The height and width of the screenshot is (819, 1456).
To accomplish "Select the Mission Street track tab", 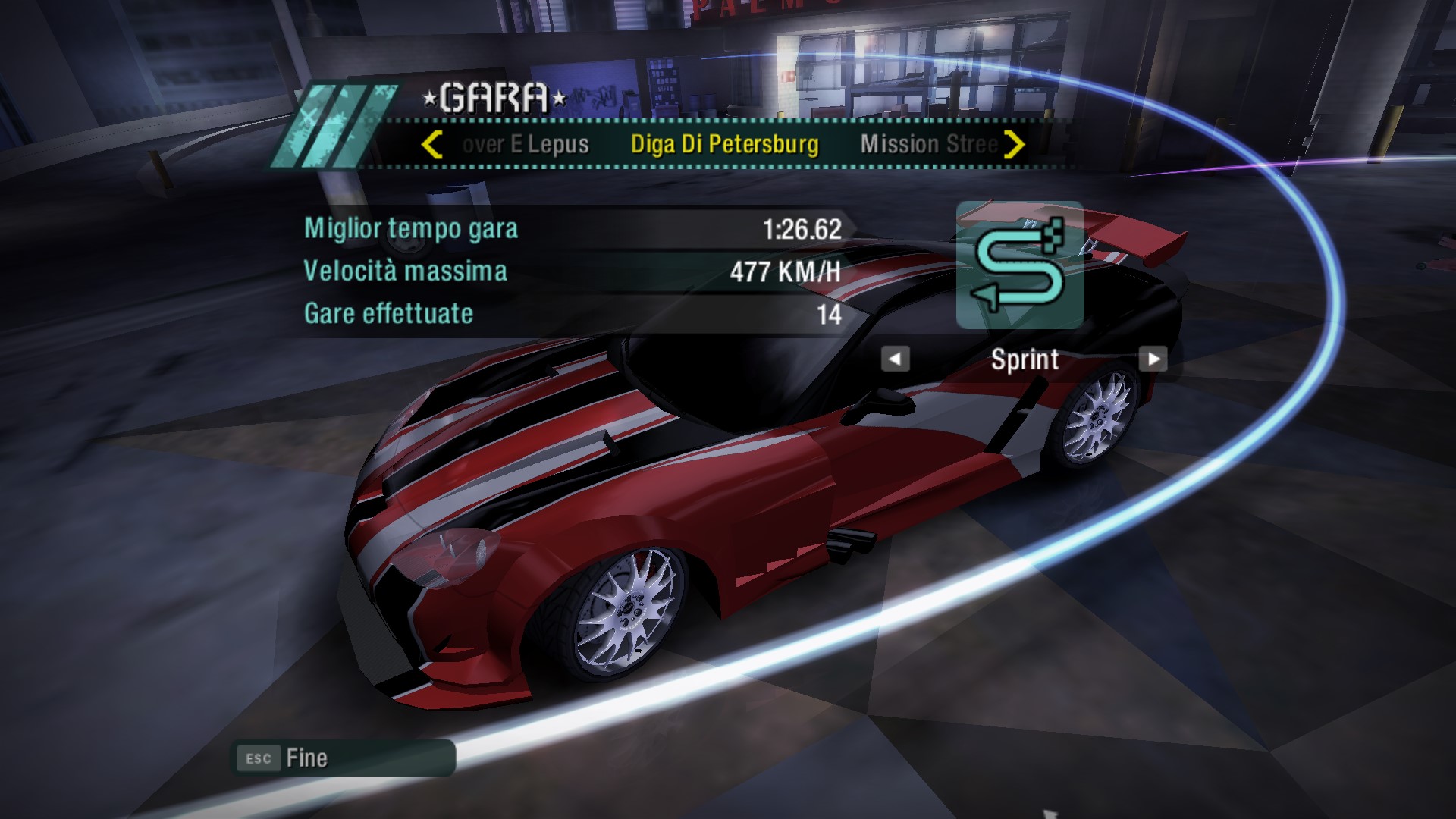I will point(928,144).
